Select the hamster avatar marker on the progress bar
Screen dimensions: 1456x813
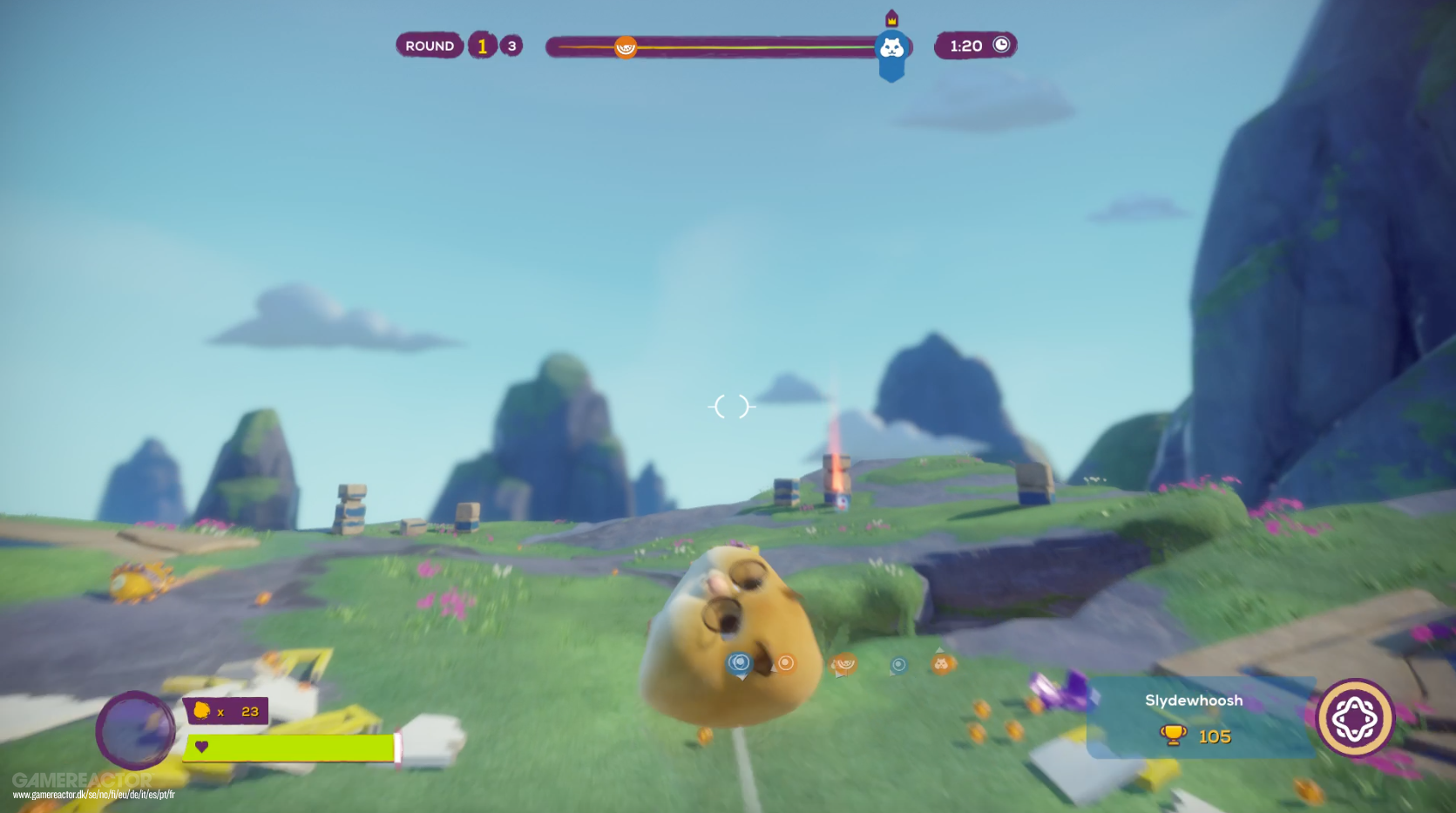(891, 48)
